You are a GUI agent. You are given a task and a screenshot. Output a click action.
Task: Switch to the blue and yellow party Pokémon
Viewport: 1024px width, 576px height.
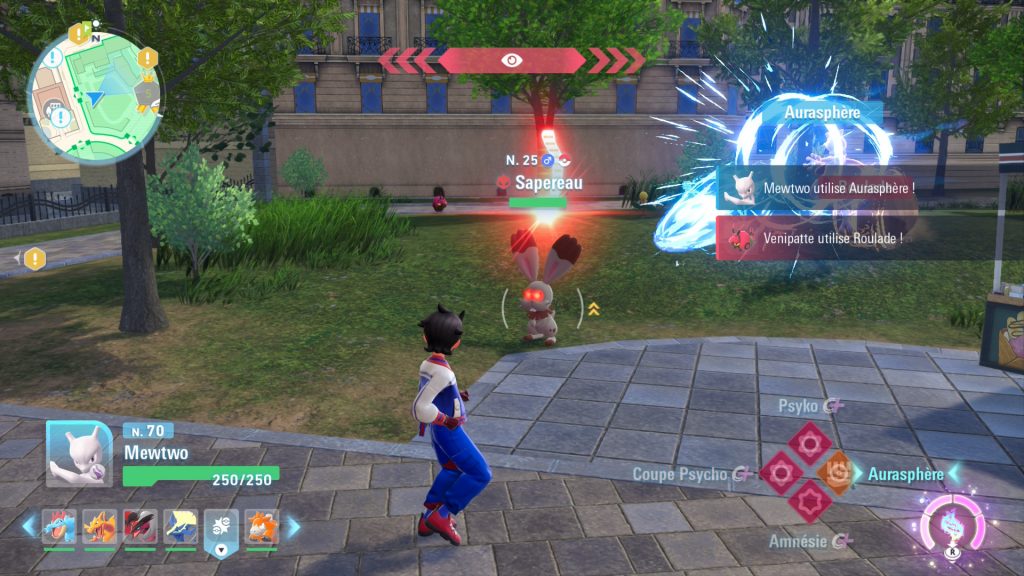(181, 527)
